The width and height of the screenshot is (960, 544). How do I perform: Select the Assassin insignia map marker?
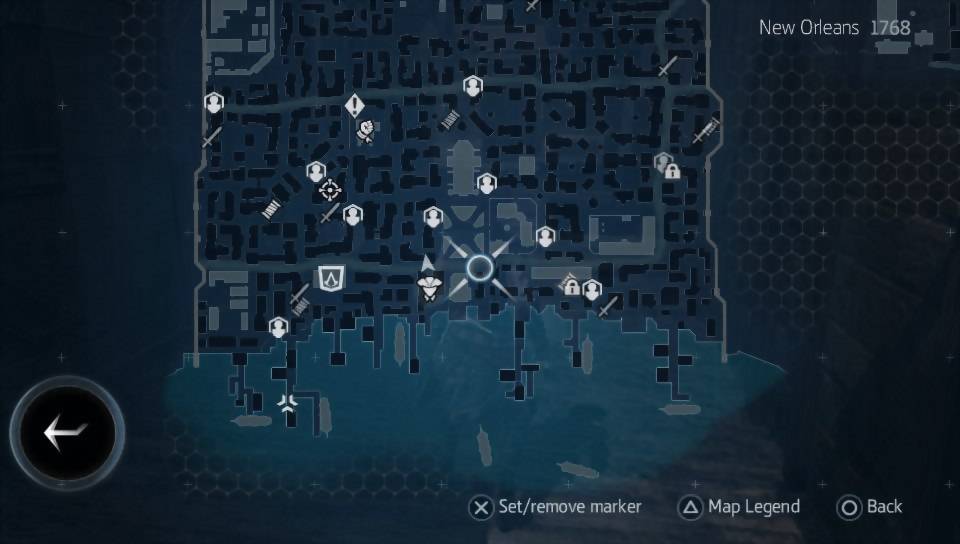pos(330,277)
